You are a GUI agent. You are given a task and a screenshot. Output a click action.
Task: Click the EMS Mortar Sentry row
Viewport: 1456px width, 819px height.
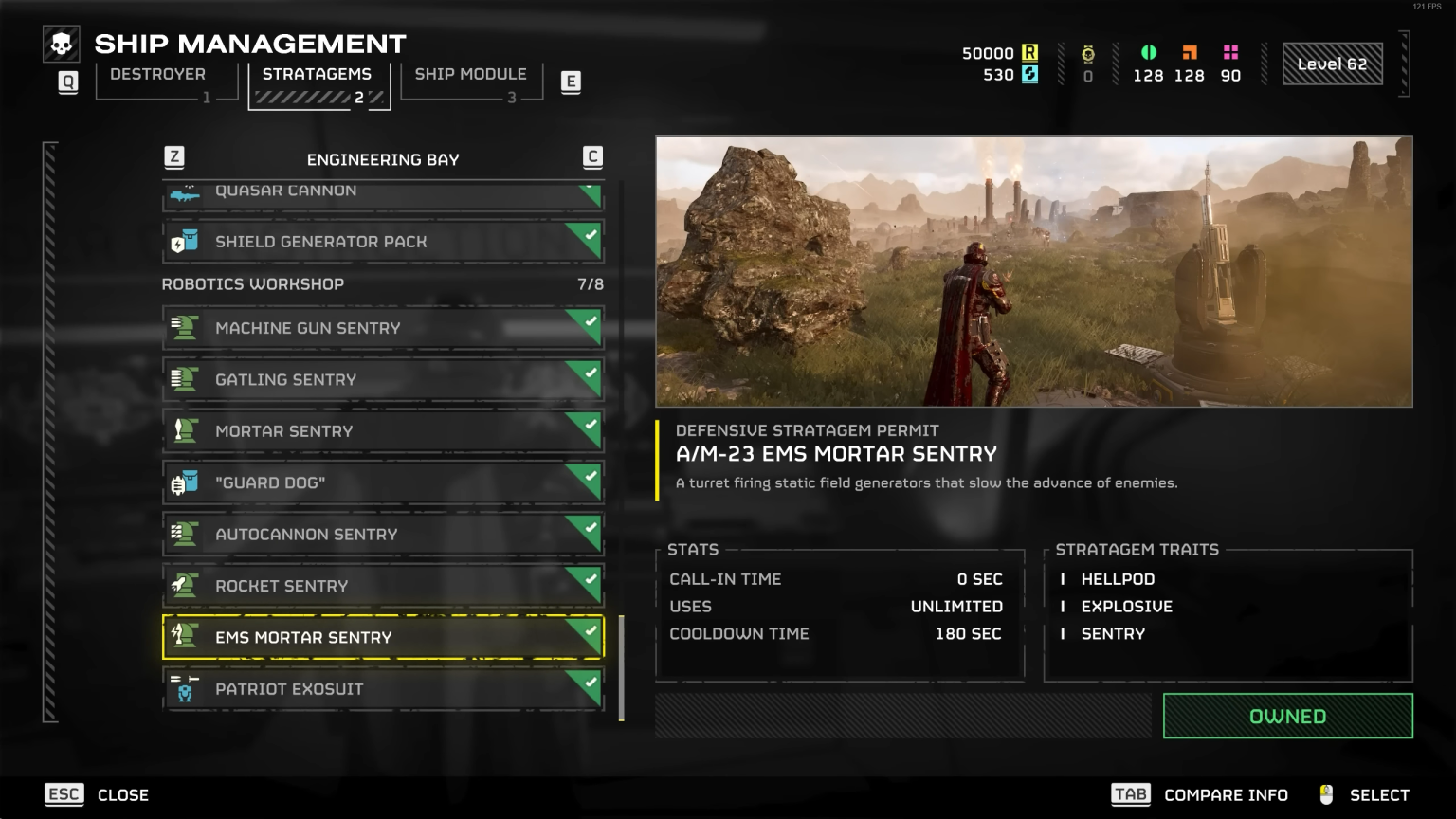point(382,637)
